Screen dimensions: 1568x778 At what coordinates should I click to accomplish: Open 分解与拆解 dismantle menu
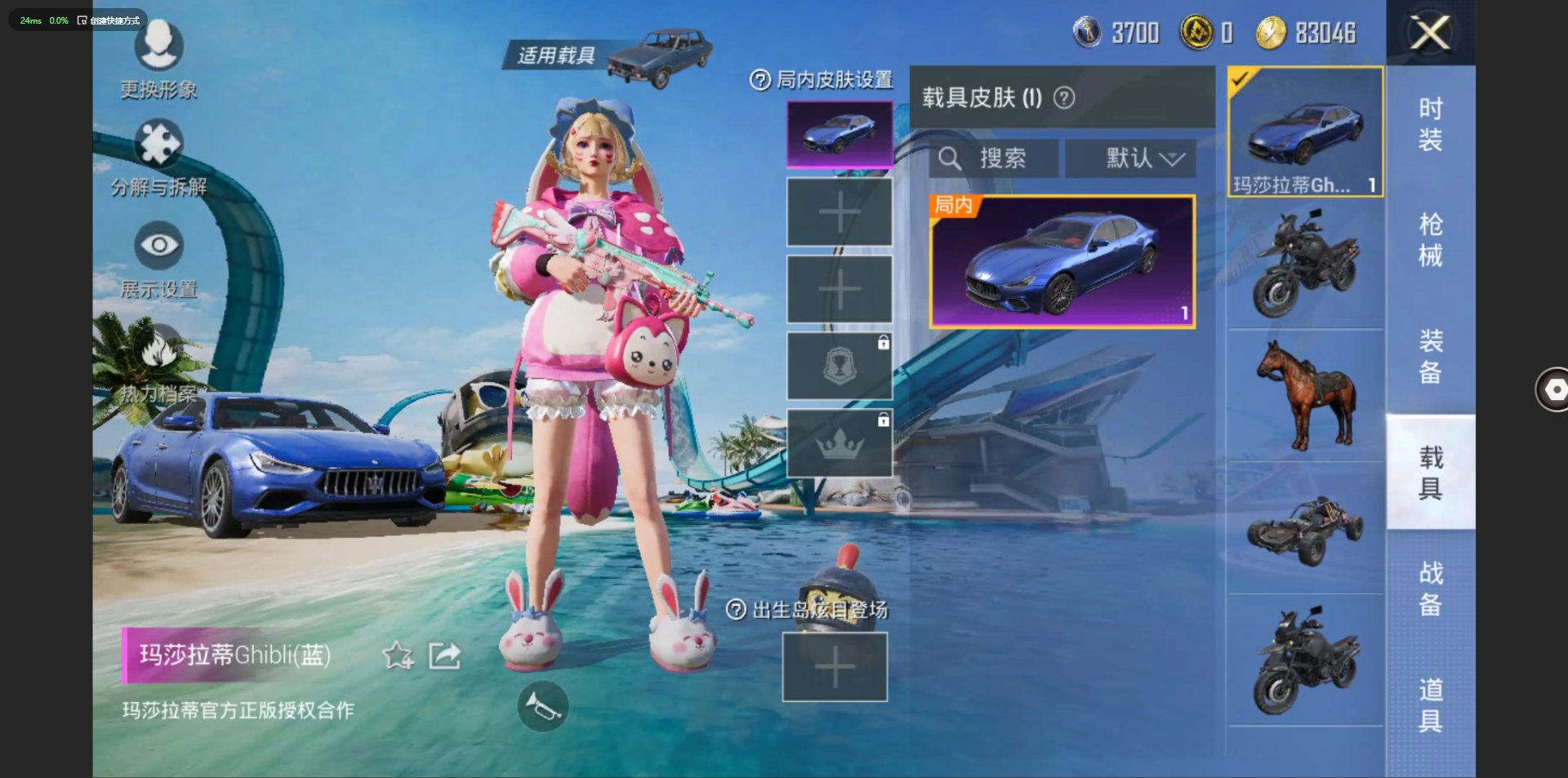pos(158,158)
